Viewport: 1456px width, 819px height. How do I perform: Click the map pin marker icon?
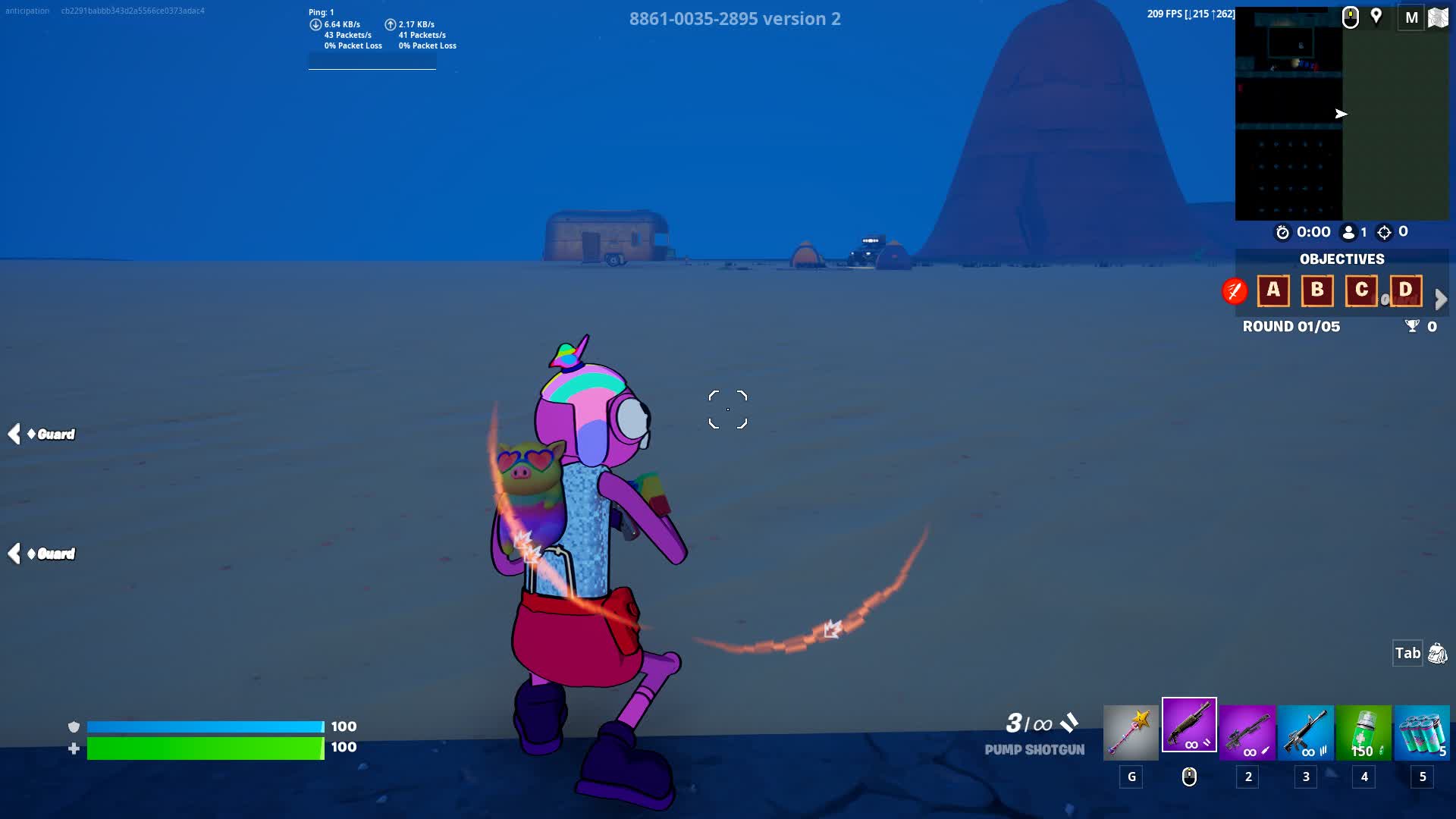coord(1376,17)
